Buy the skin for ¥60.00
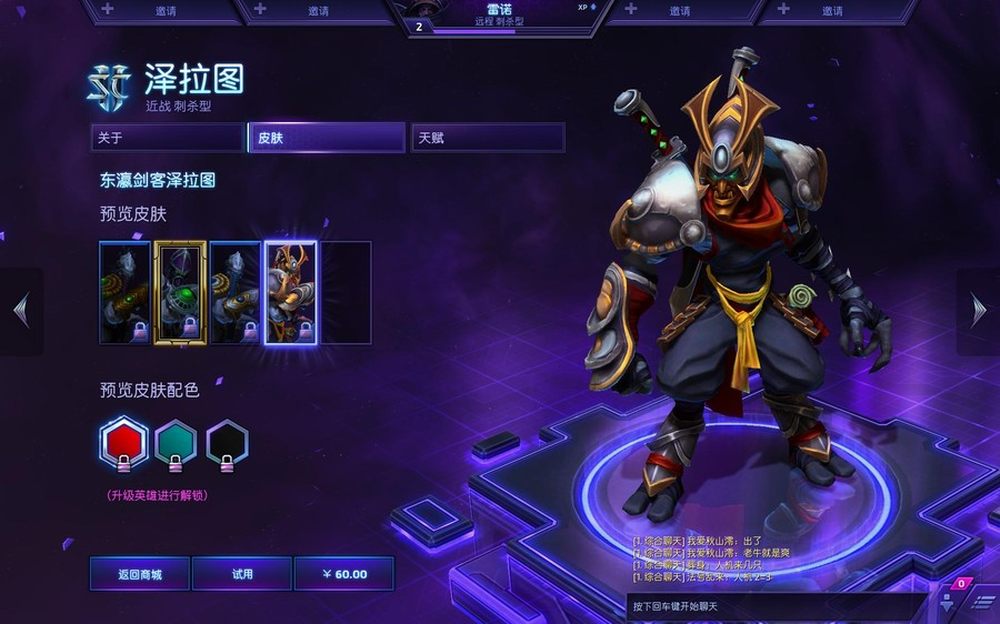Image resolution: width=1000 pixels, height=624 pixels. [344, 574]
